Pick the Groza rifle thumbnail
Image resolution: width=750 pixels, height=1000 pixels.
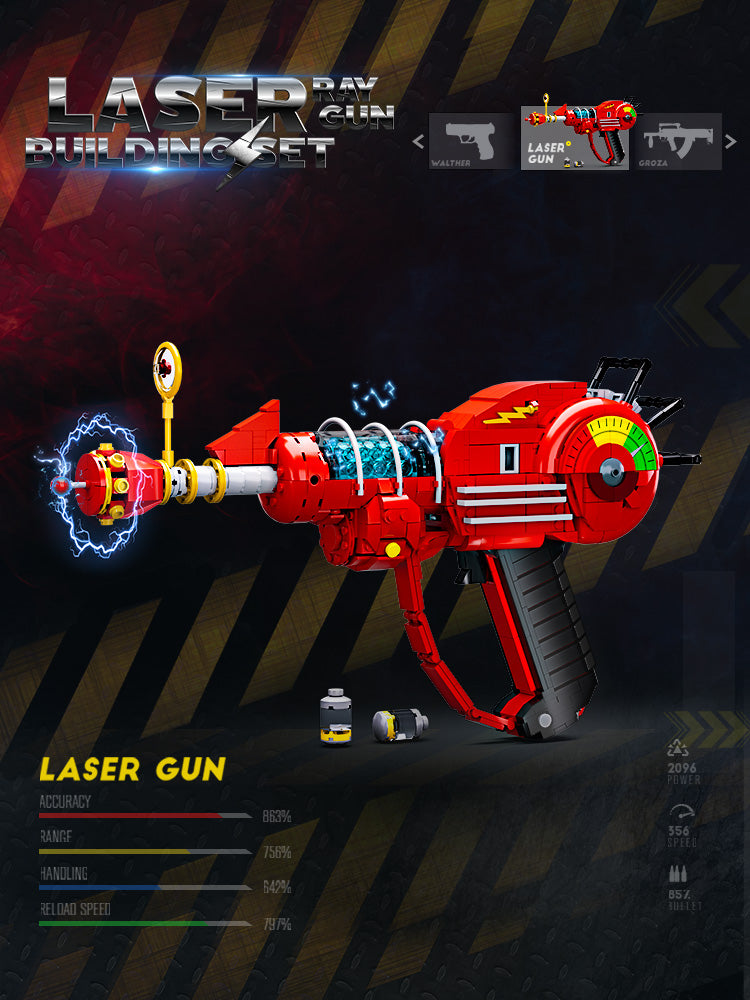point(679,141)
